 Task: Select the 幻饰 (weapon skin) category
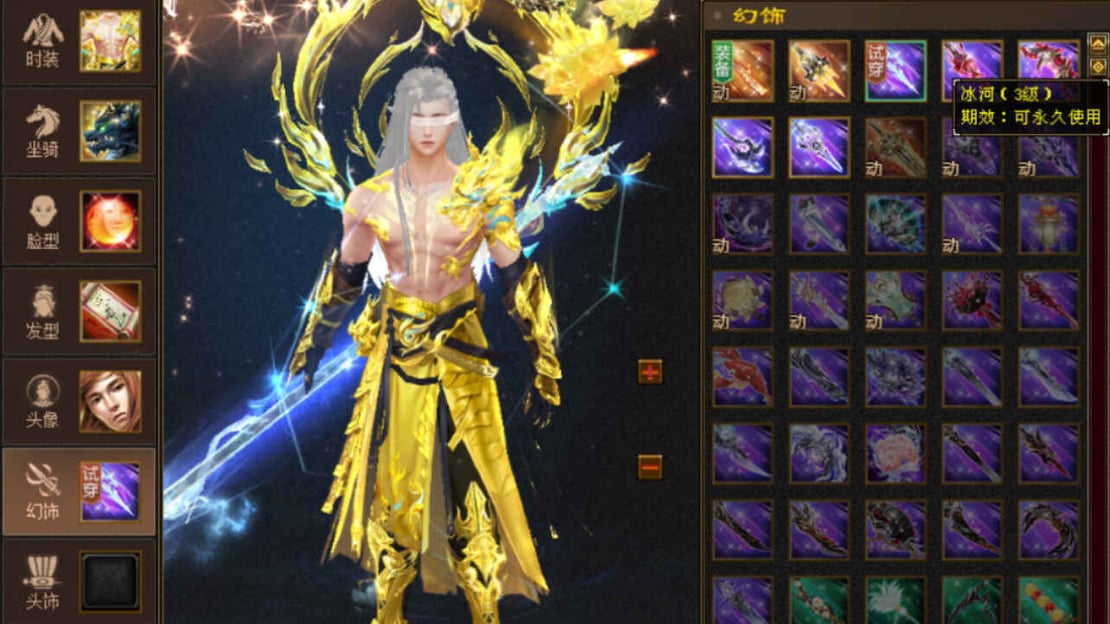[x=78, y=491]
